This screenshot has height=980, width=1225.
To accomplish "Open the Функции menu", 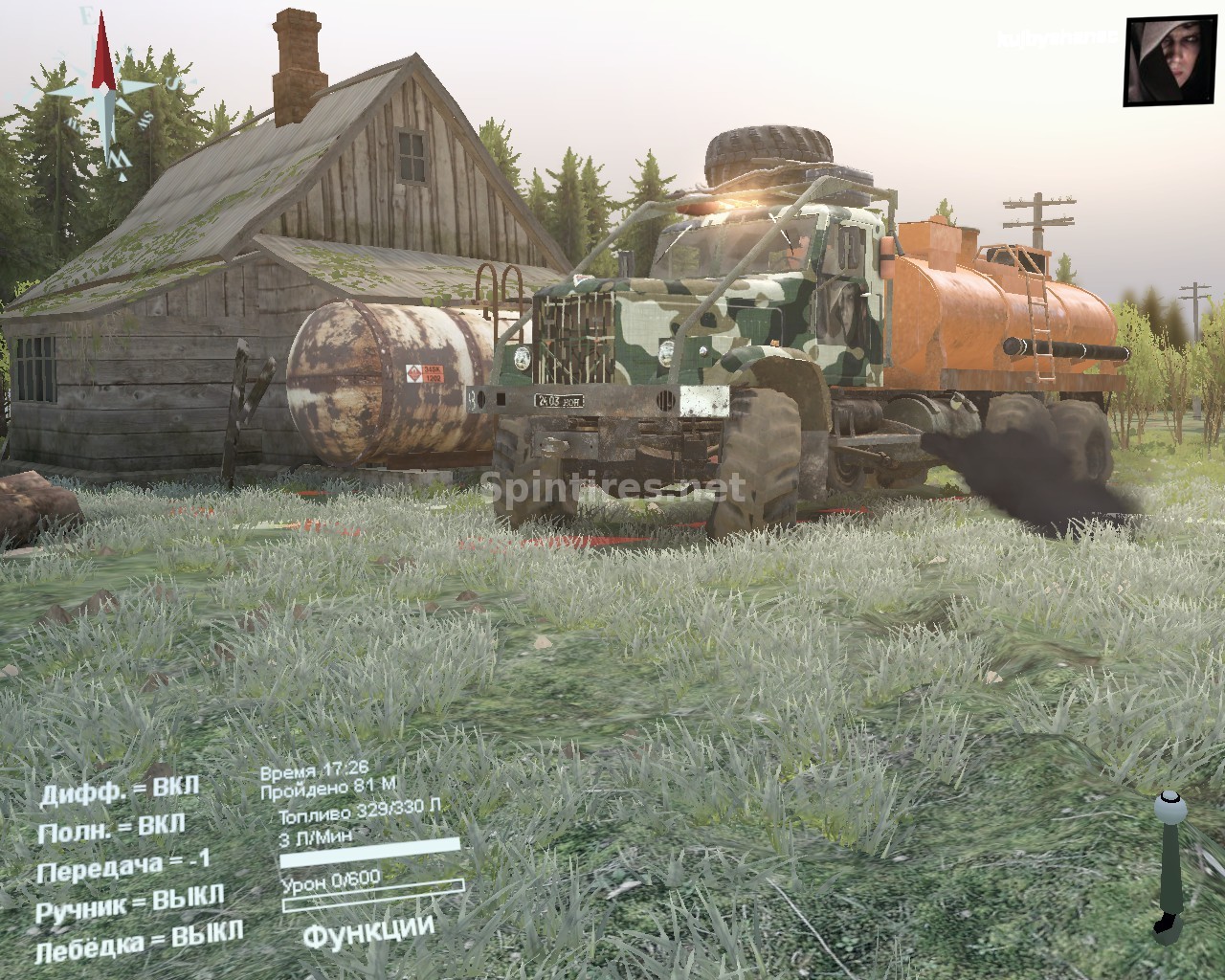I will coord(368,929).
